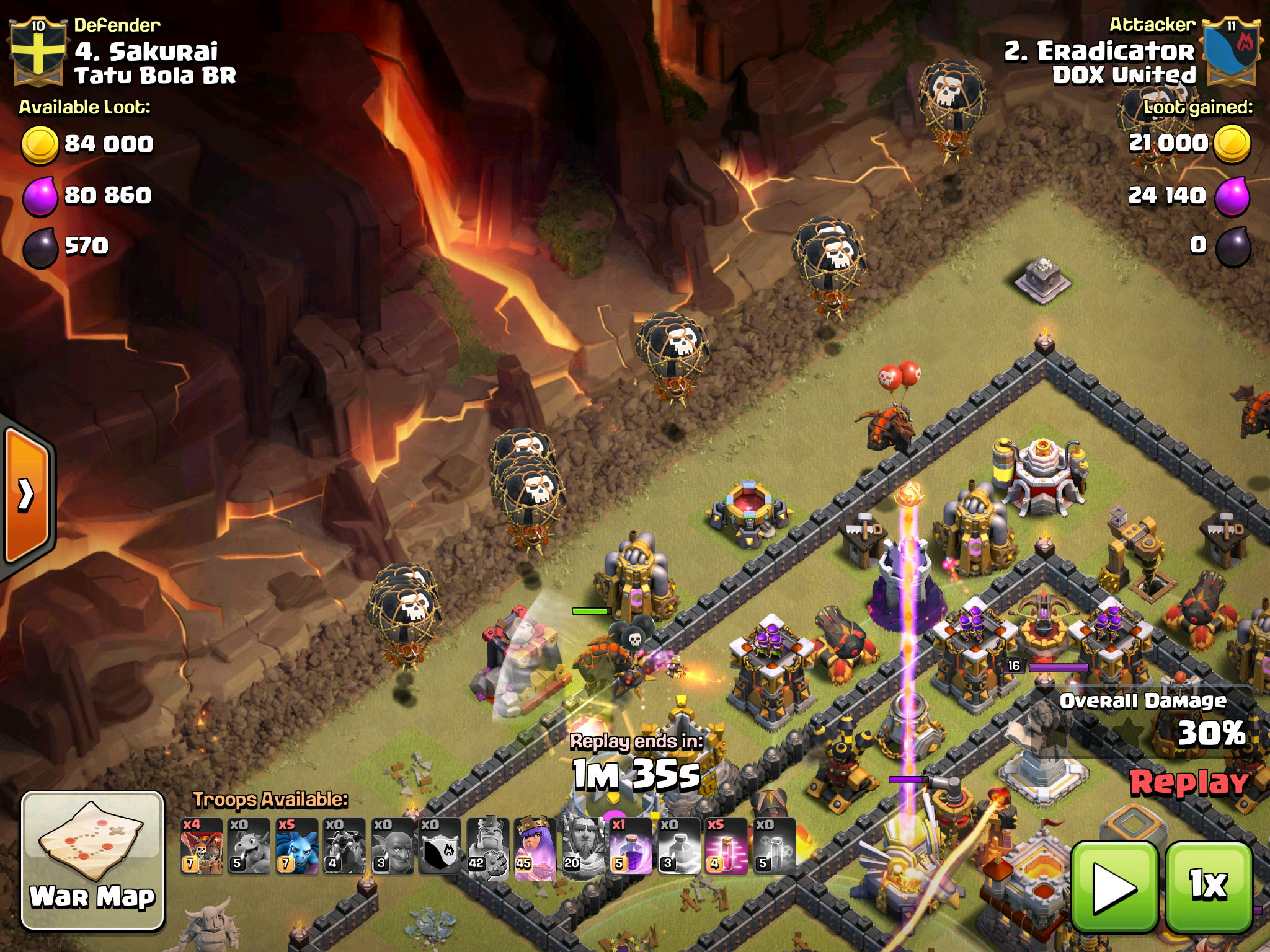Expand the orange side arrow panel
1270x952 pixels.
click(27, 495)
